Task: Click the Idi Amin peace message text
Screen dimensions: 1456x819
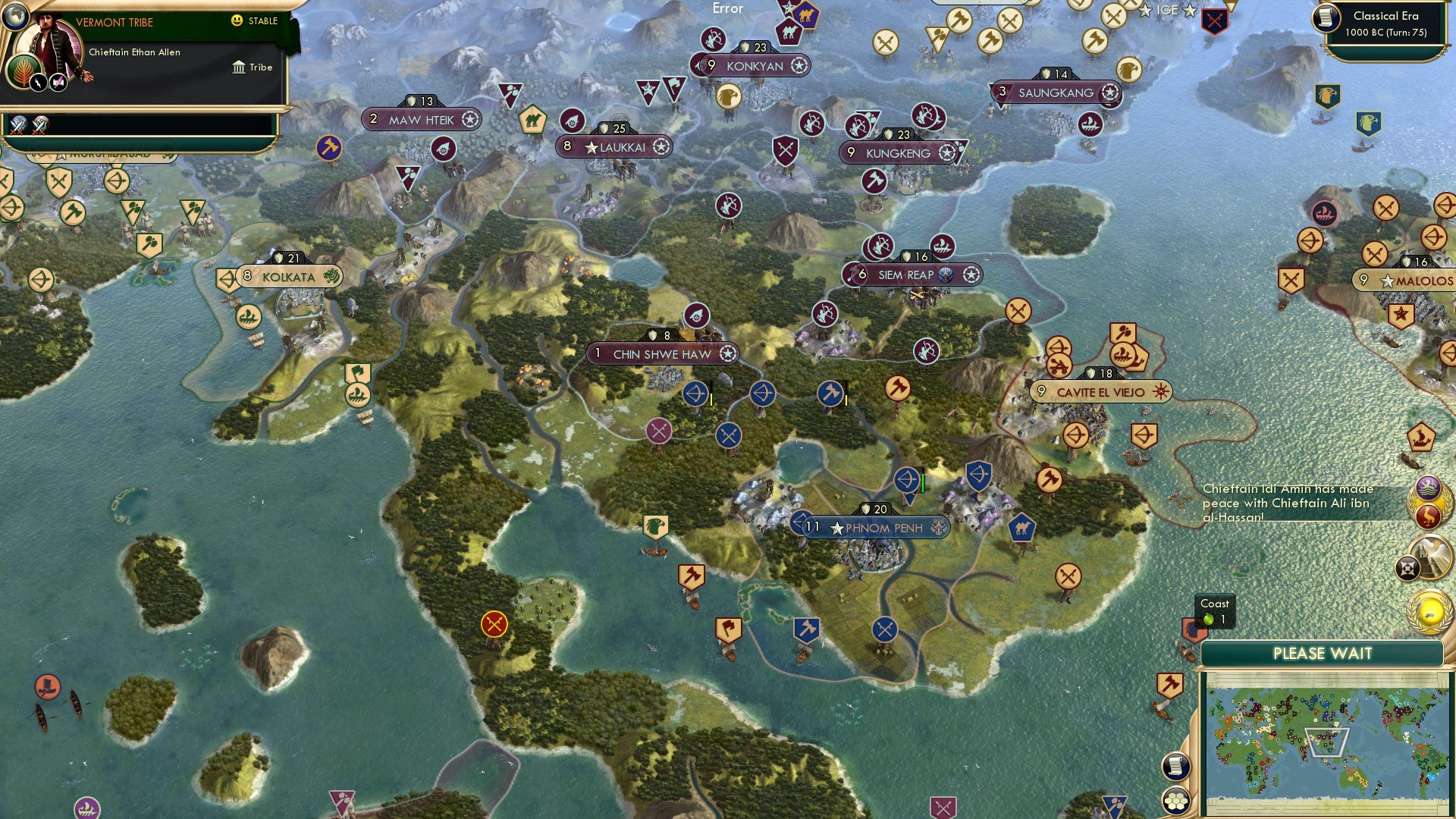Action: pyautogui.click(x=1289, y=500)
